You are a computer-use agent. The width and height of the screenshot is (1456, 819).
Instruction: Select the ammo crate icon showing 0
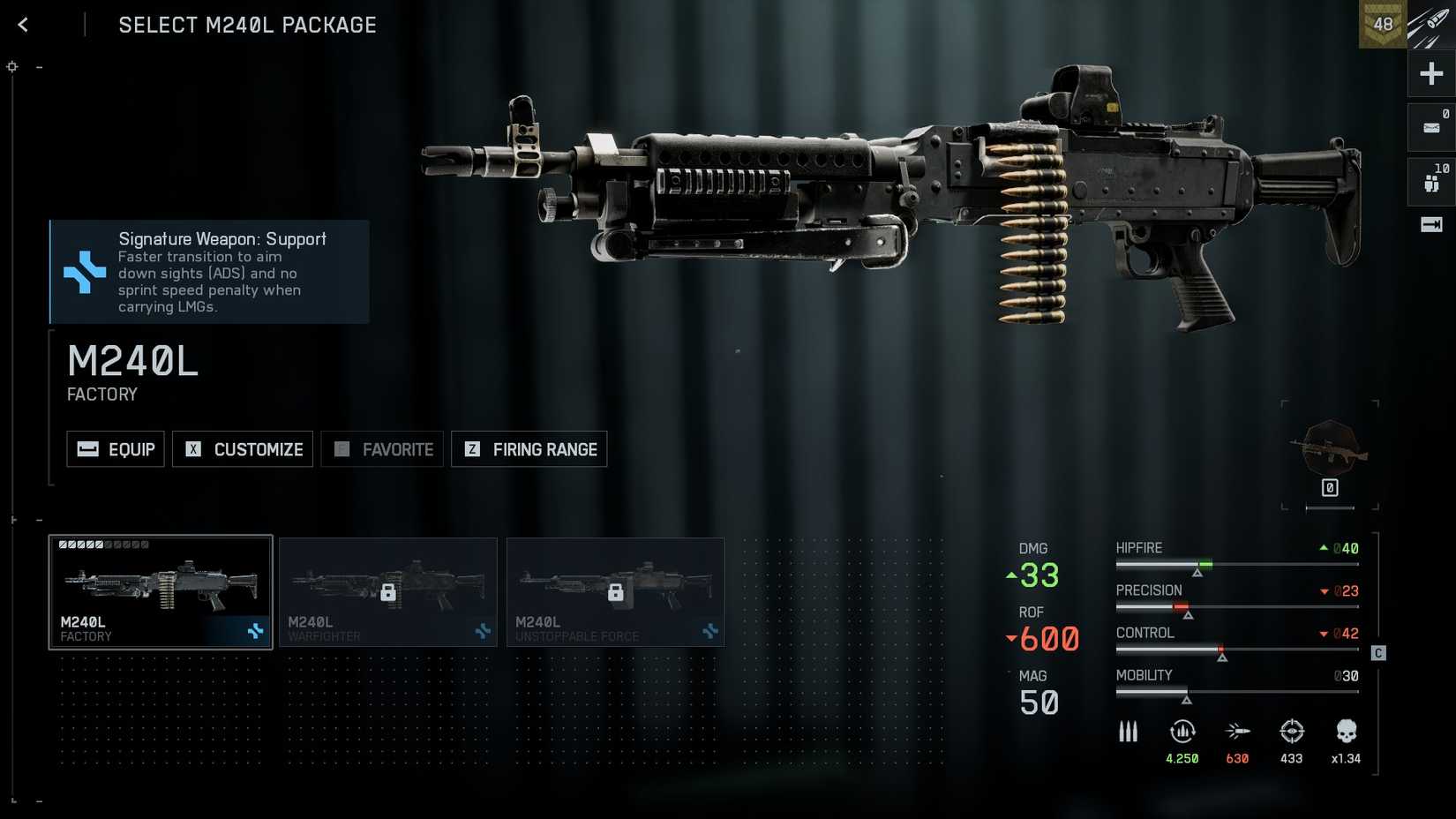point(1430,126)
